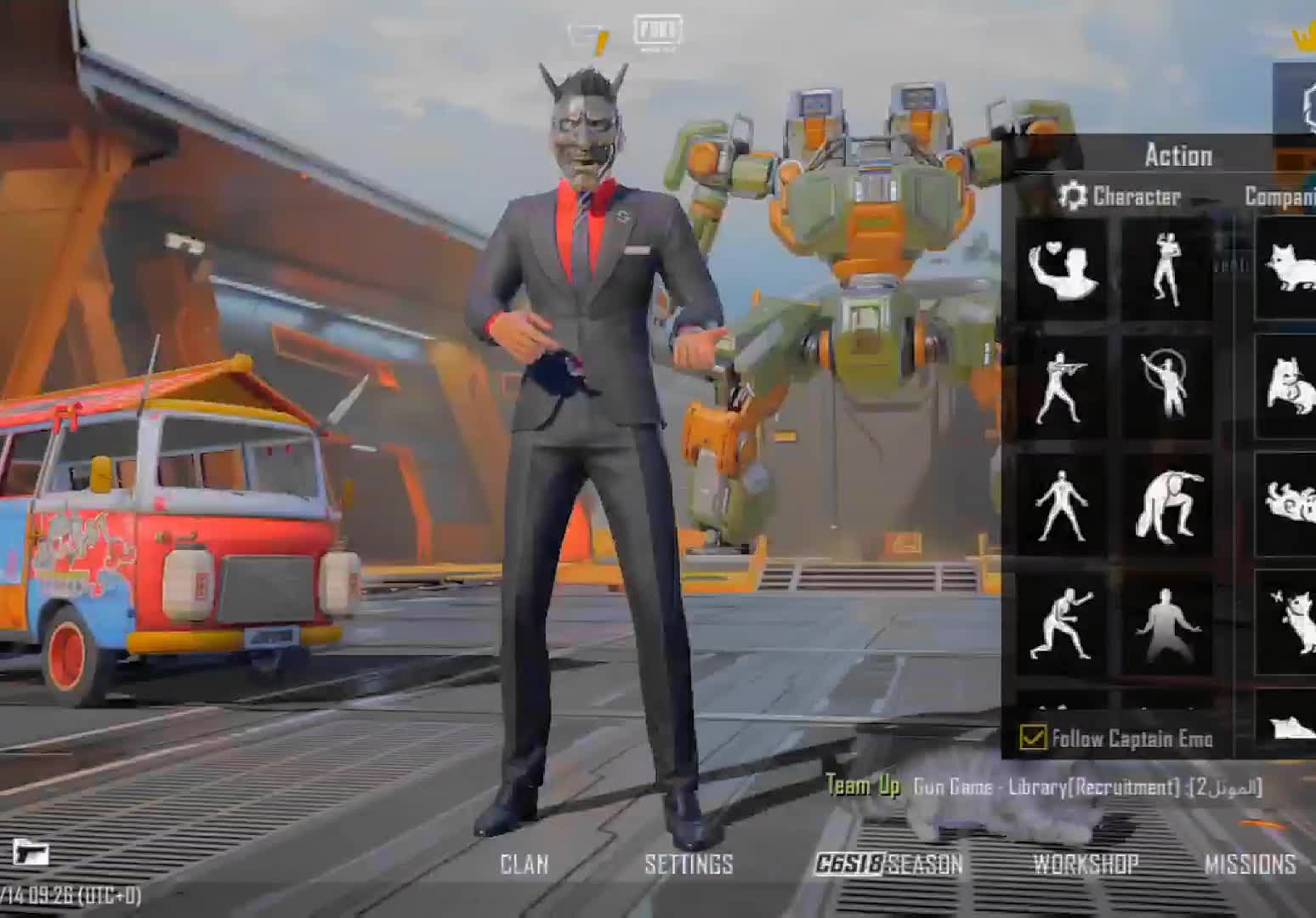The image size is (1316, 918).
Task: Choose the wide-stance standing pose emote
Action: tap(1062, 506)
